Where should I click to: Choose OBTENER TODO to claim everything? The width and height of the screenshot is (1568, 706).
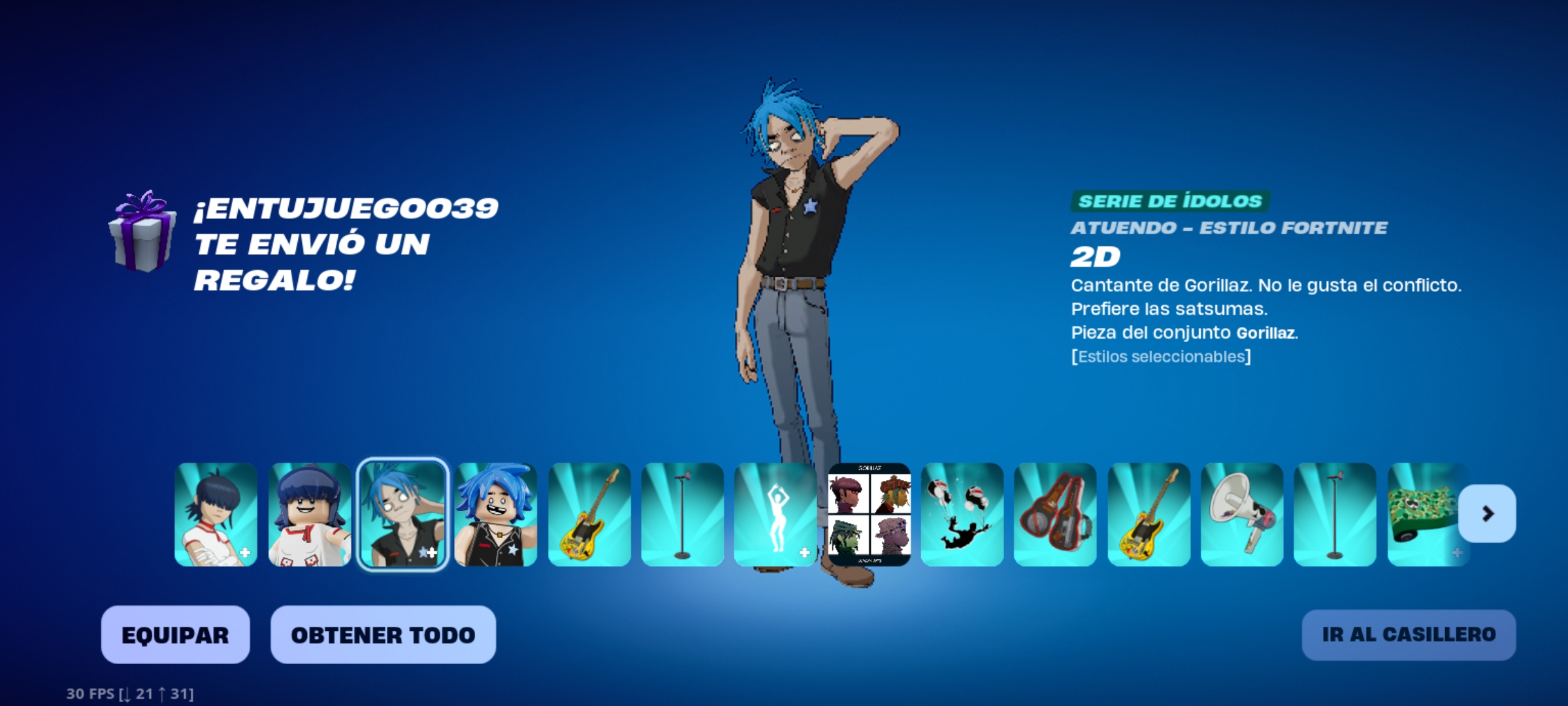(383, 635)
